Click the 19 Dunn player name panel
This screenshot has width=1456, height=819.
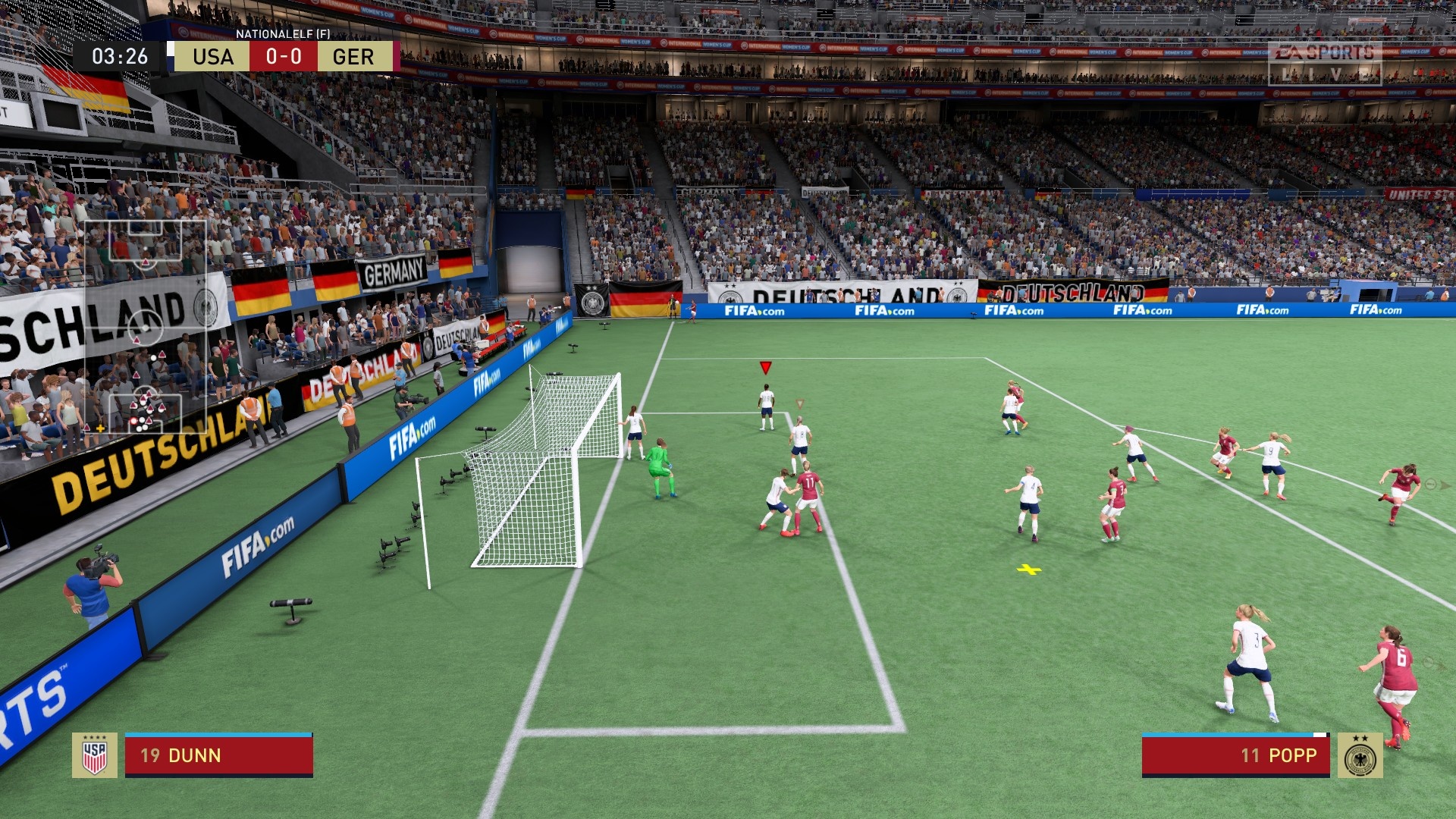coord(219,755)
